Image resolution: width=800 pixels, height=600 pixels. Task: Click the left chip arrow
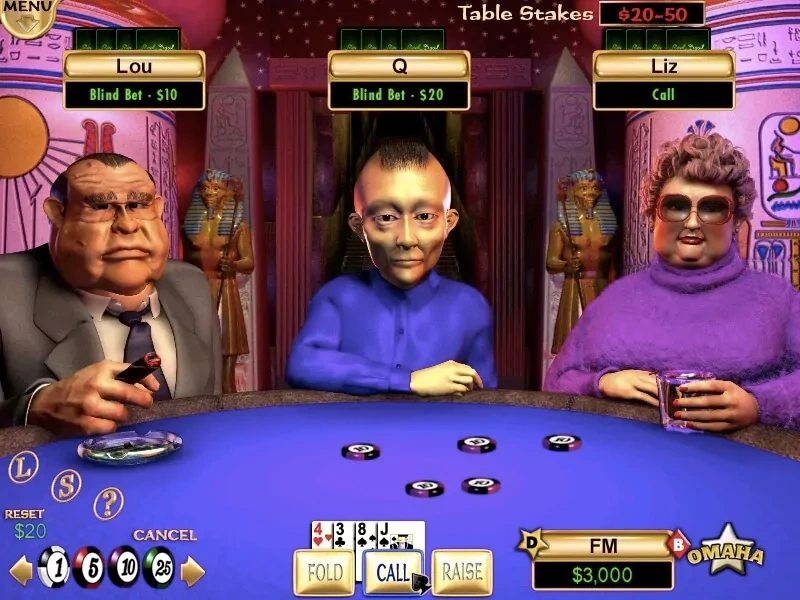[20, 570]
